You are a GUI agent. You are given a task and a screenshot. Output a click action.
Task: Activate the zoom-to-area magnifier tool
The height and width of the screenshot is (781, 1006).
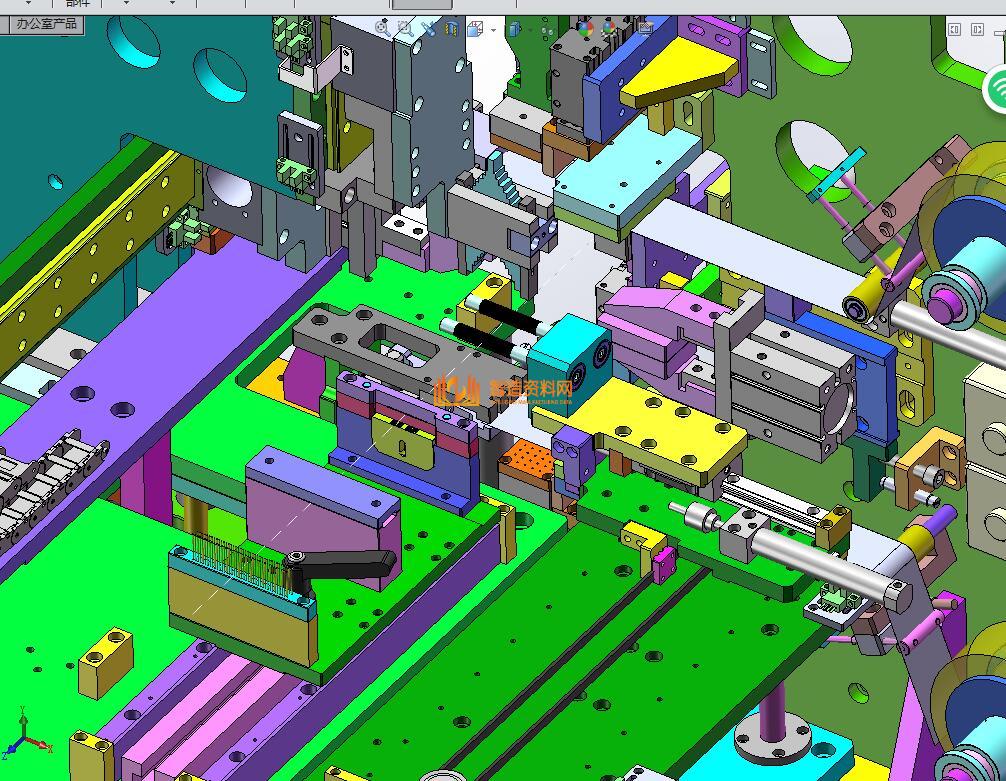click(x=405, y=29)
